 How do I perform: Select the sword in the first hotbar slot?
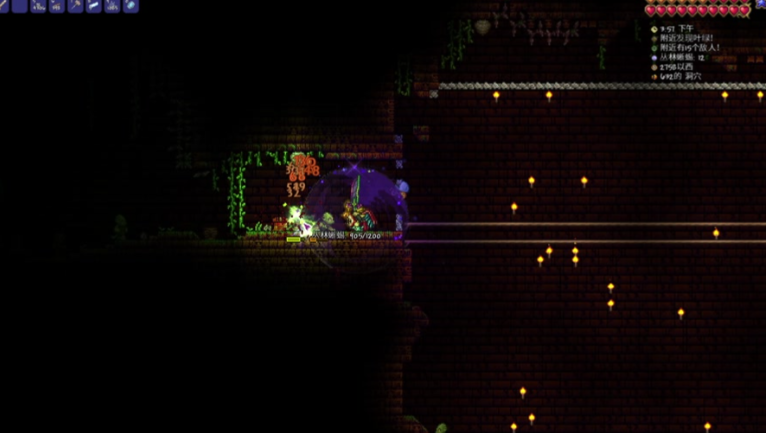pyautogui.click(x=3, y=6)
